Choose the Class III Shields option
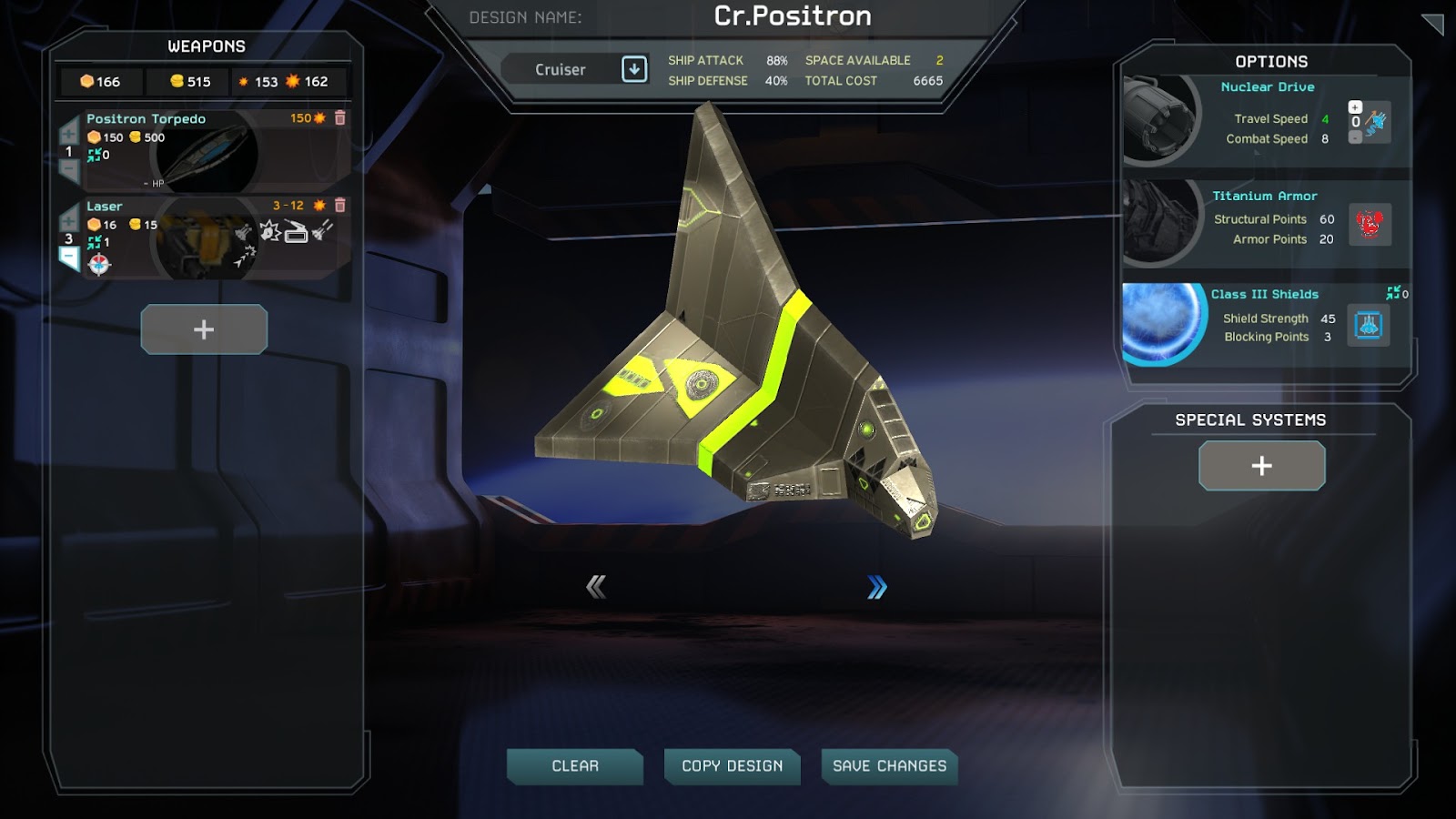 coord(1265,294)
